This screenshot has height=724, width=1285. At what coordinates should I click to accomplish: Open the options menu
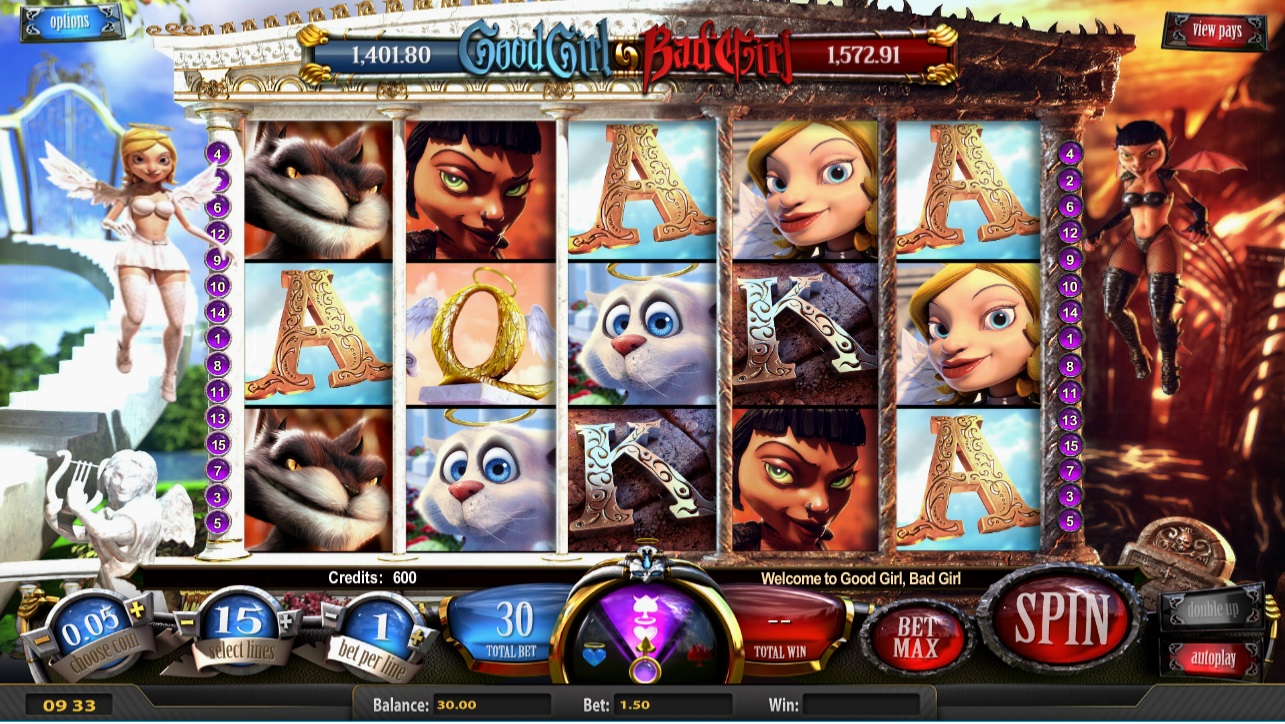(71, 23)
